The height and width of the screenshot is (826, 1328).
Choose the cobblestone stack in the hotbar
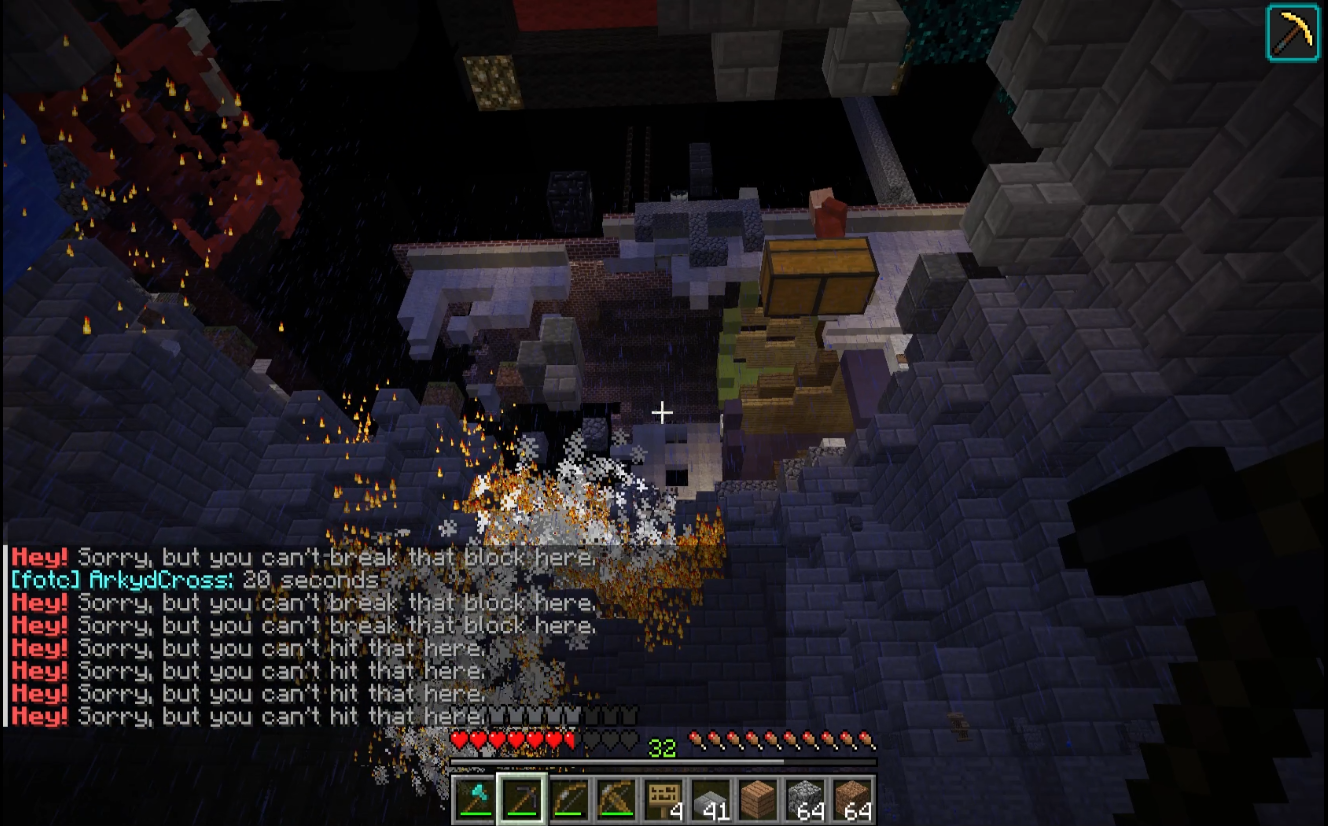tap(805, 800)
